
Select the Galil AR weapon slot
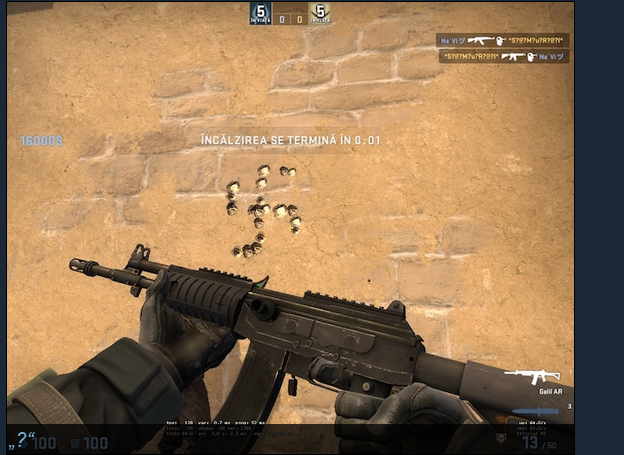533,376
